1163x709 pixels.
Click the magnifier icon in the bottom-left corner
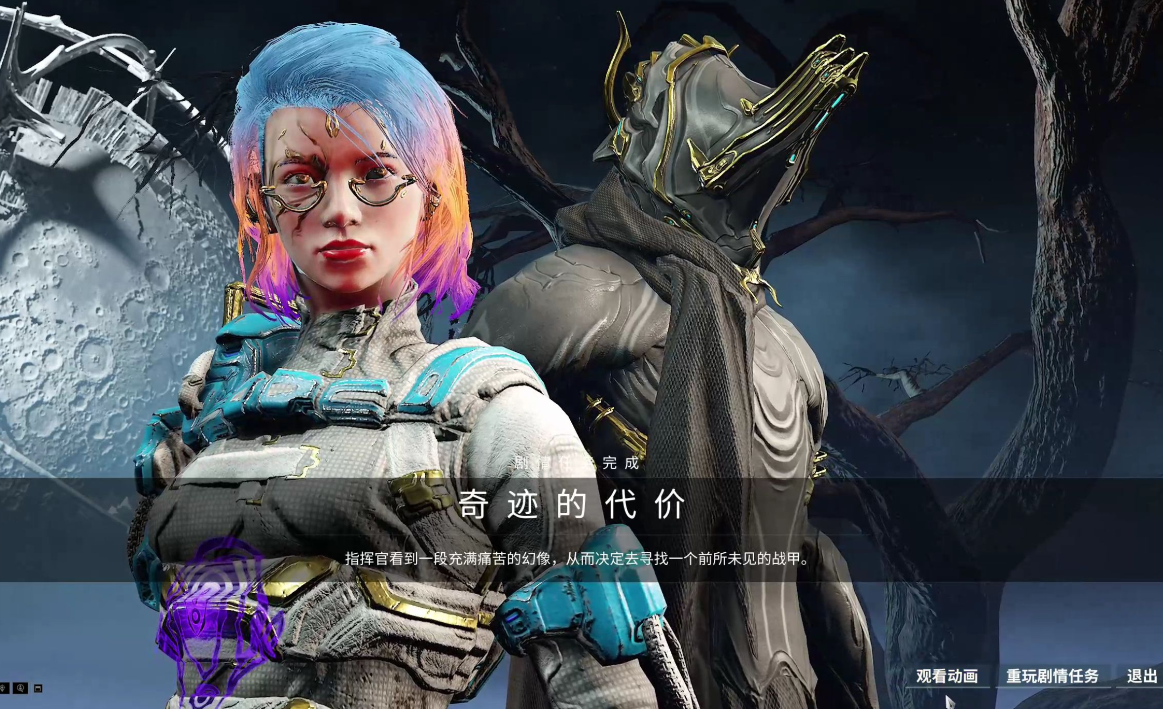coord(21,688)
